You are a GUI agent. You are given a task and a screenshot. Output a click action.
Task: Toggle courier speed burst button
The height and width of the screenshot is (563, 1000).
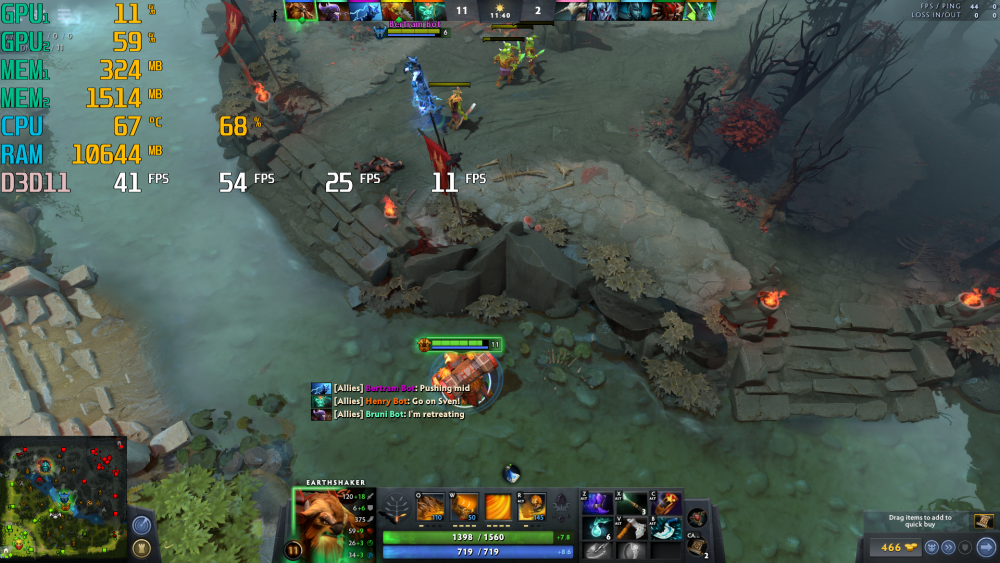click(948, 547)
